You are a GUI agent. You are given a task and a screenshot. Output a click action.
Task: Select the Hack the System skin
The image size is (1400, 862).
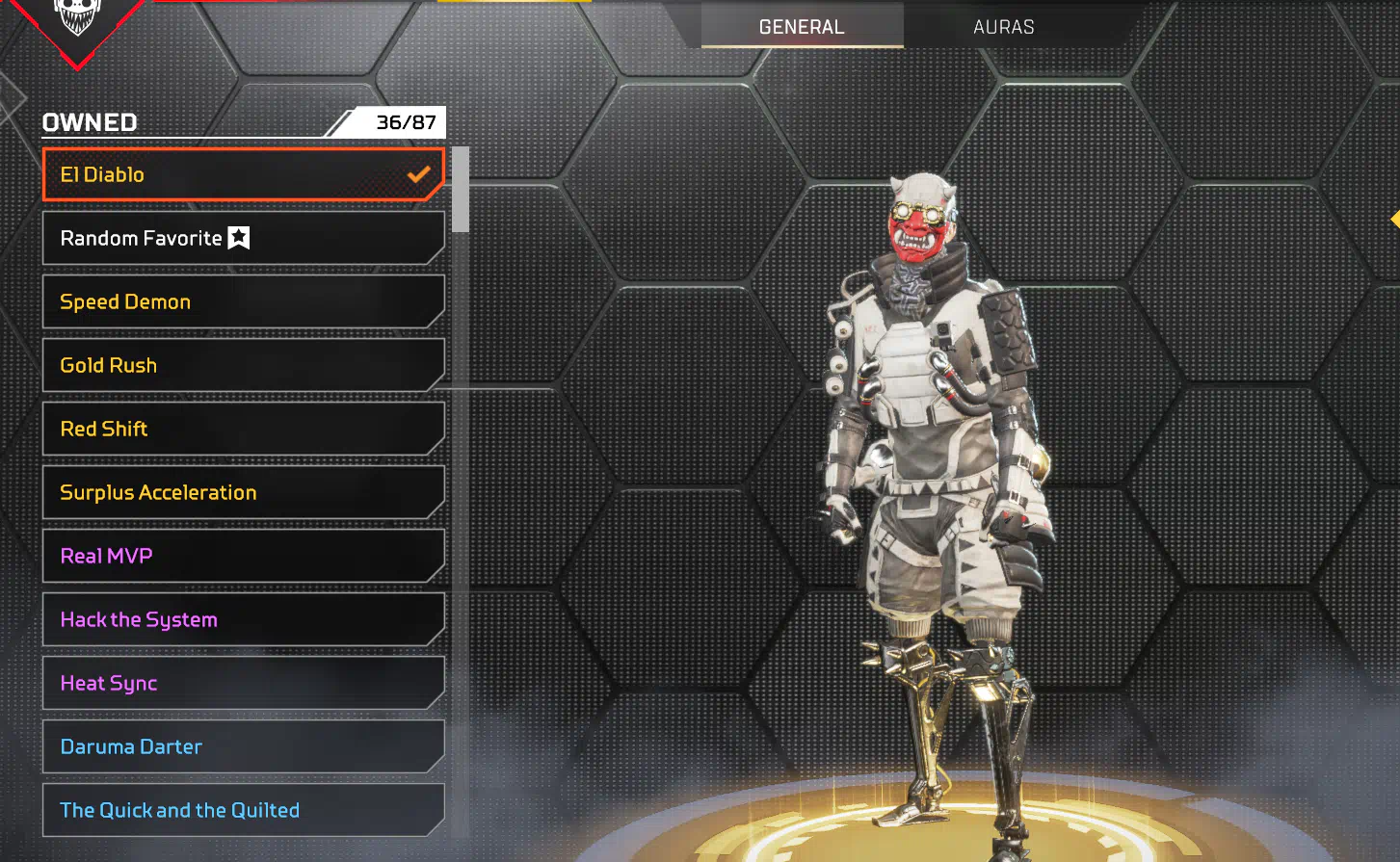[243, 619]
